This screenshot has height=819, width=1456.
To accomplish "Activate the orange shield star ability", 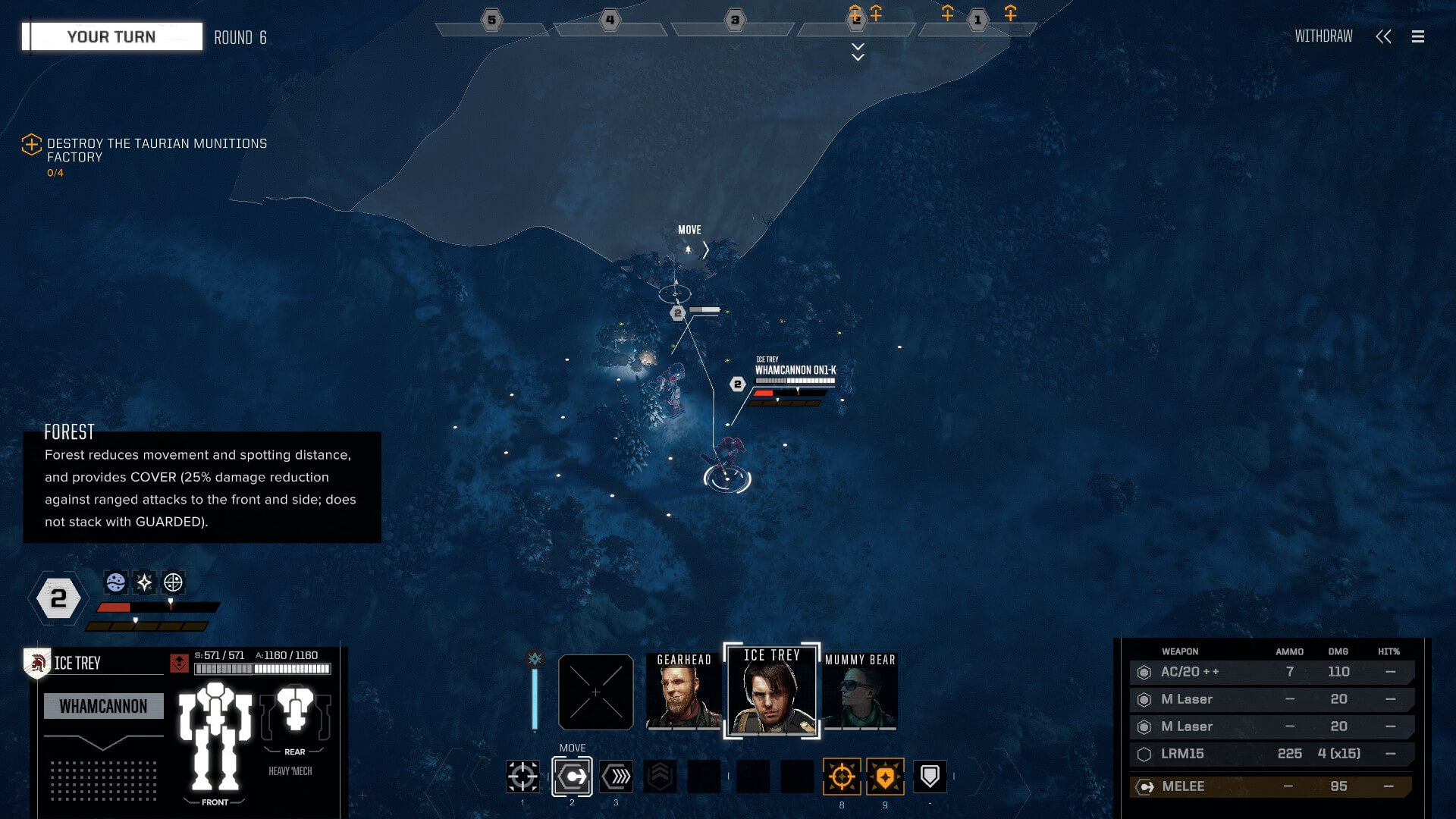I will 885,777.
